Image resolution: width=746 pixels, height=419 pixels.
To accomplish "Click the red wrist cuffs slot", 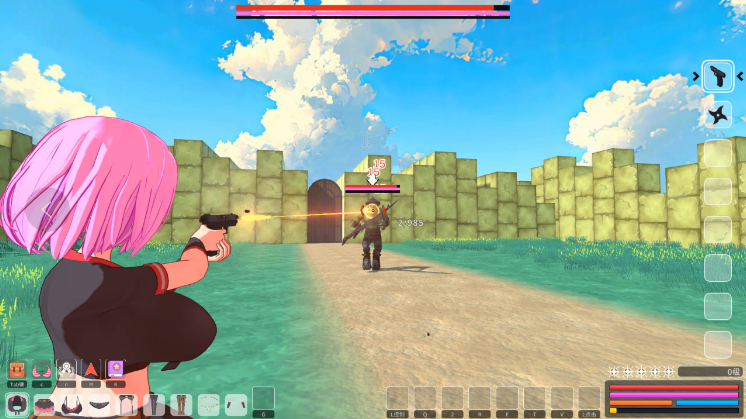I will tap(235, 405).
